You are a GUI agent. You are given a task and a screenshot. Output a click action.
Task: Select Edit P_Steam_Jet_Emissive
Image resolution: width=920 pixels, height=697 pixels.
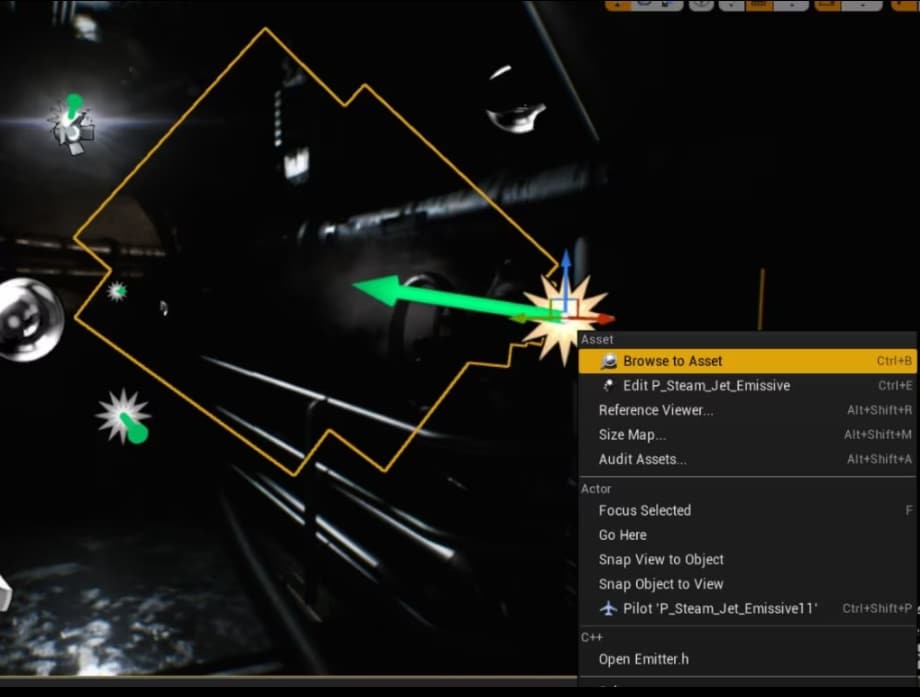(705, 386)
